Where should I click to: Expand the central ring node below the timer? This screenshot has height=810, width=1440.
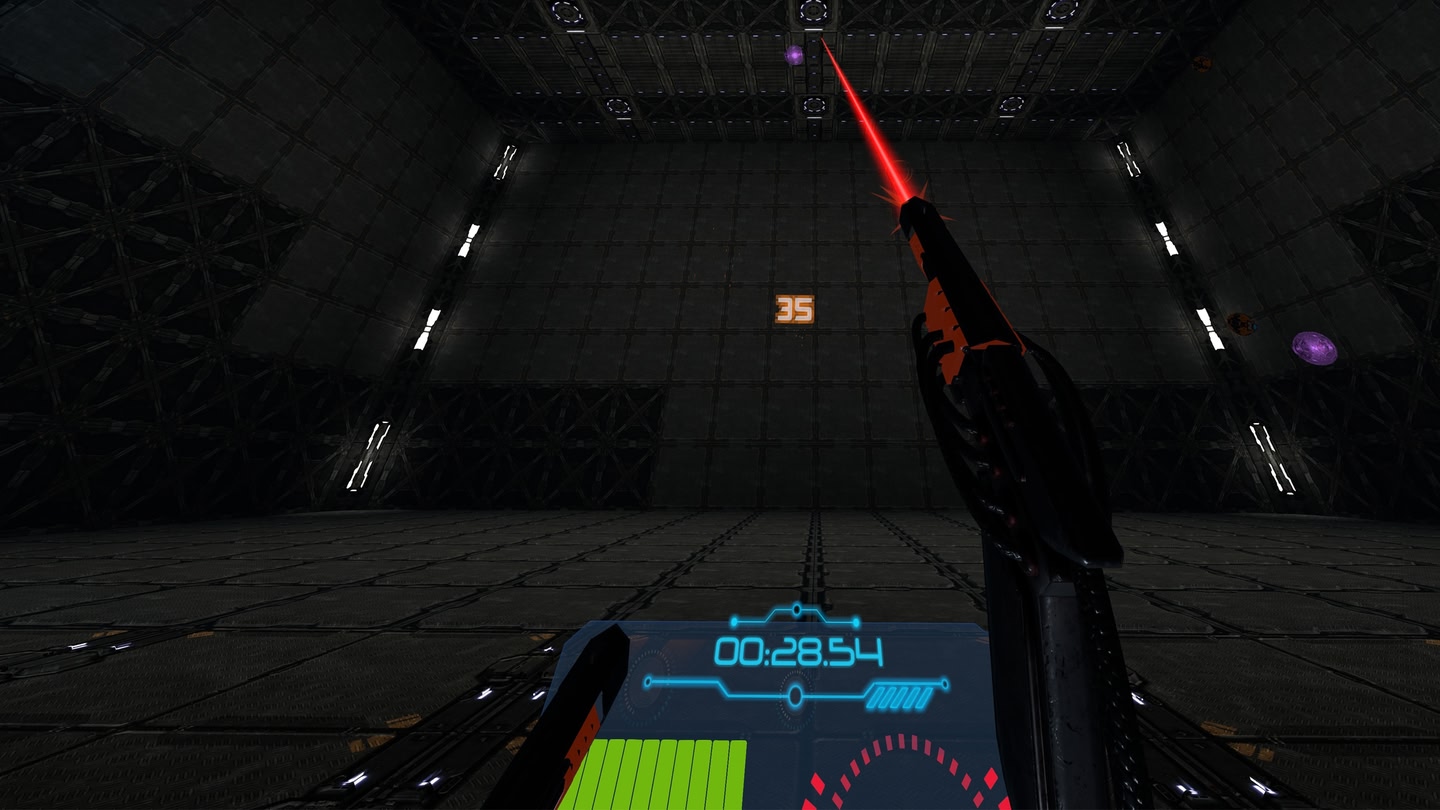794,692
